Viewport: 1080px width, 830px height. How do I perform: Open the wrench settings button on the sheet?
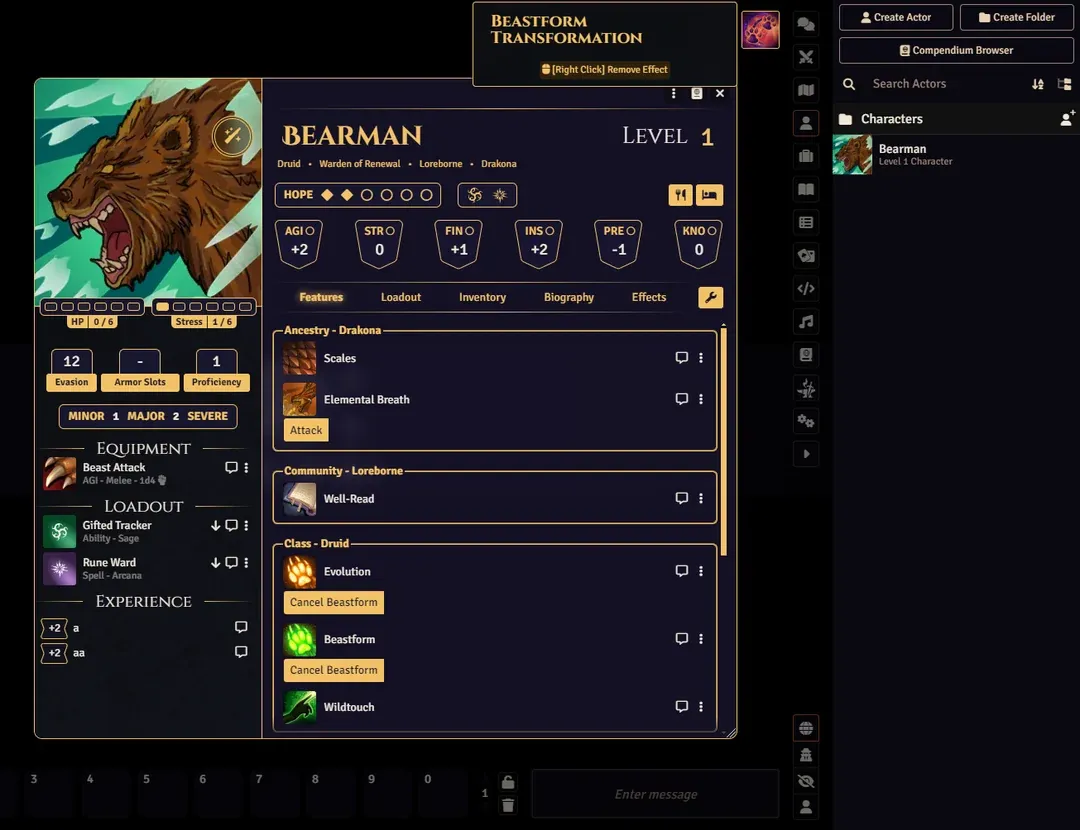(710, 297)
